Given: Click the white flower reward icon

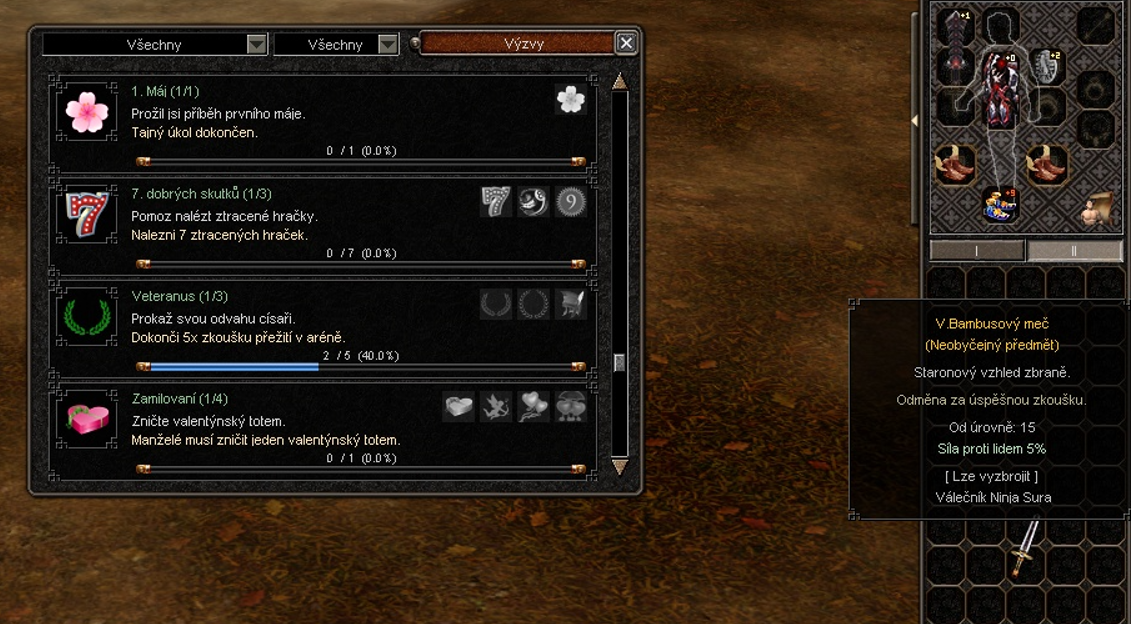Looking at the screenshot, I should point(571,99).
